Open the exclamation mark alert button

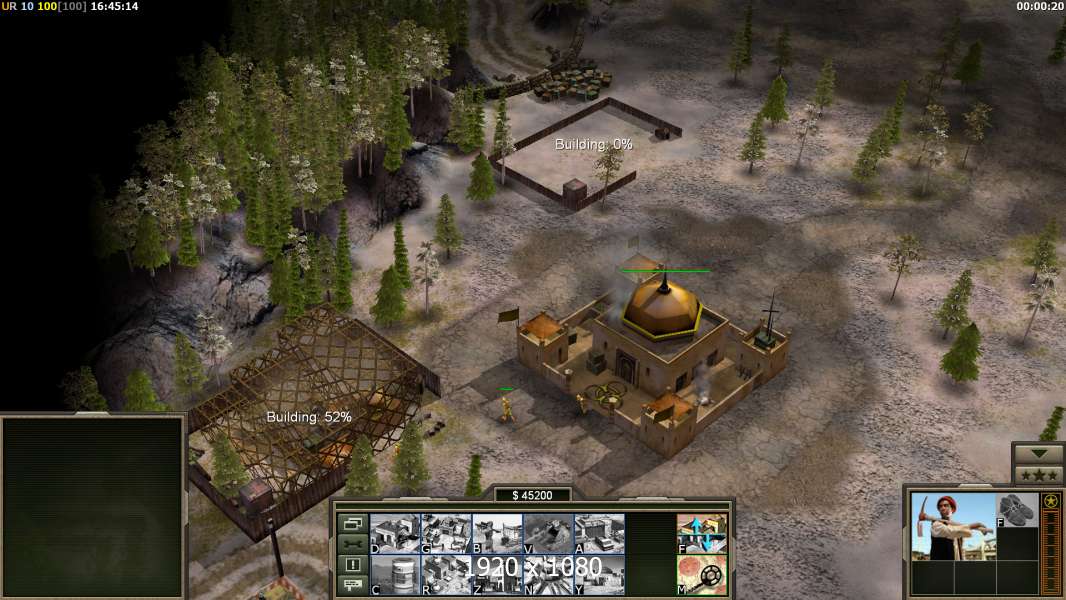pyautogui.click(x=352, y=565)
